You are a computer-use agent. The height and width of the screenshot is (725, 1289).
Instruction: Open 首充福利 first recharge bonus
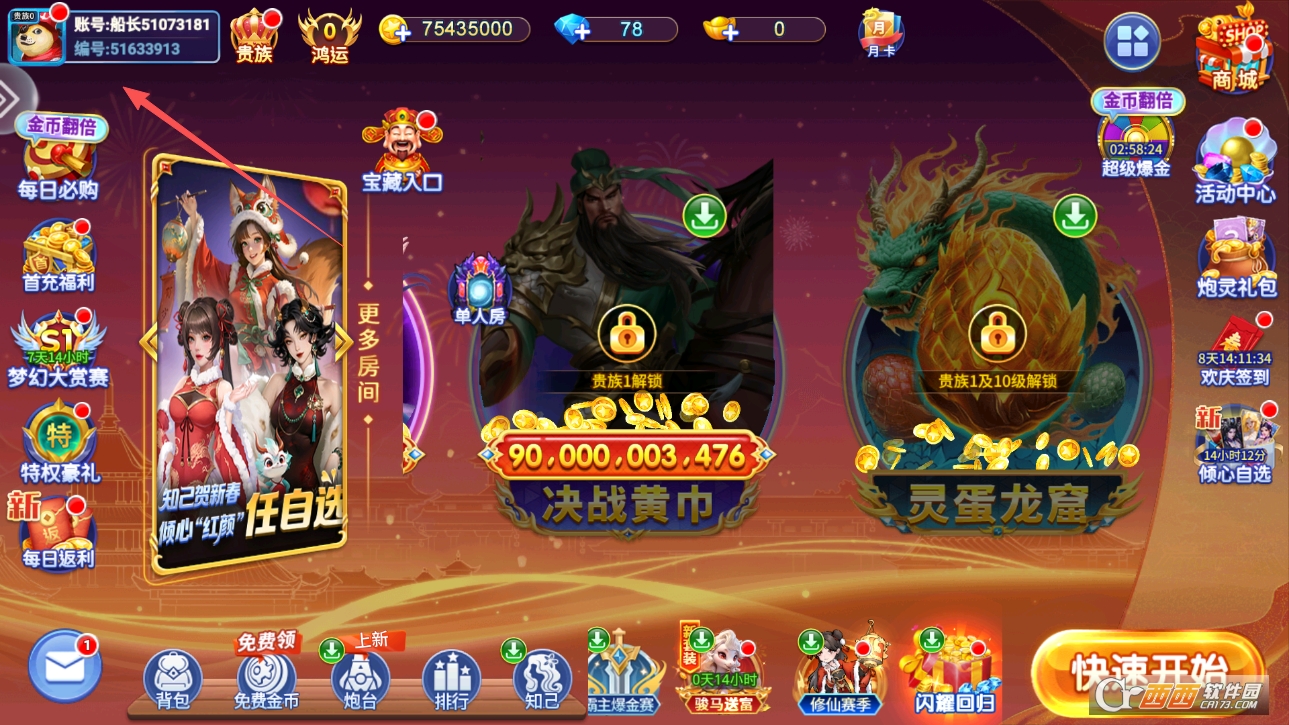coord(59,255)
